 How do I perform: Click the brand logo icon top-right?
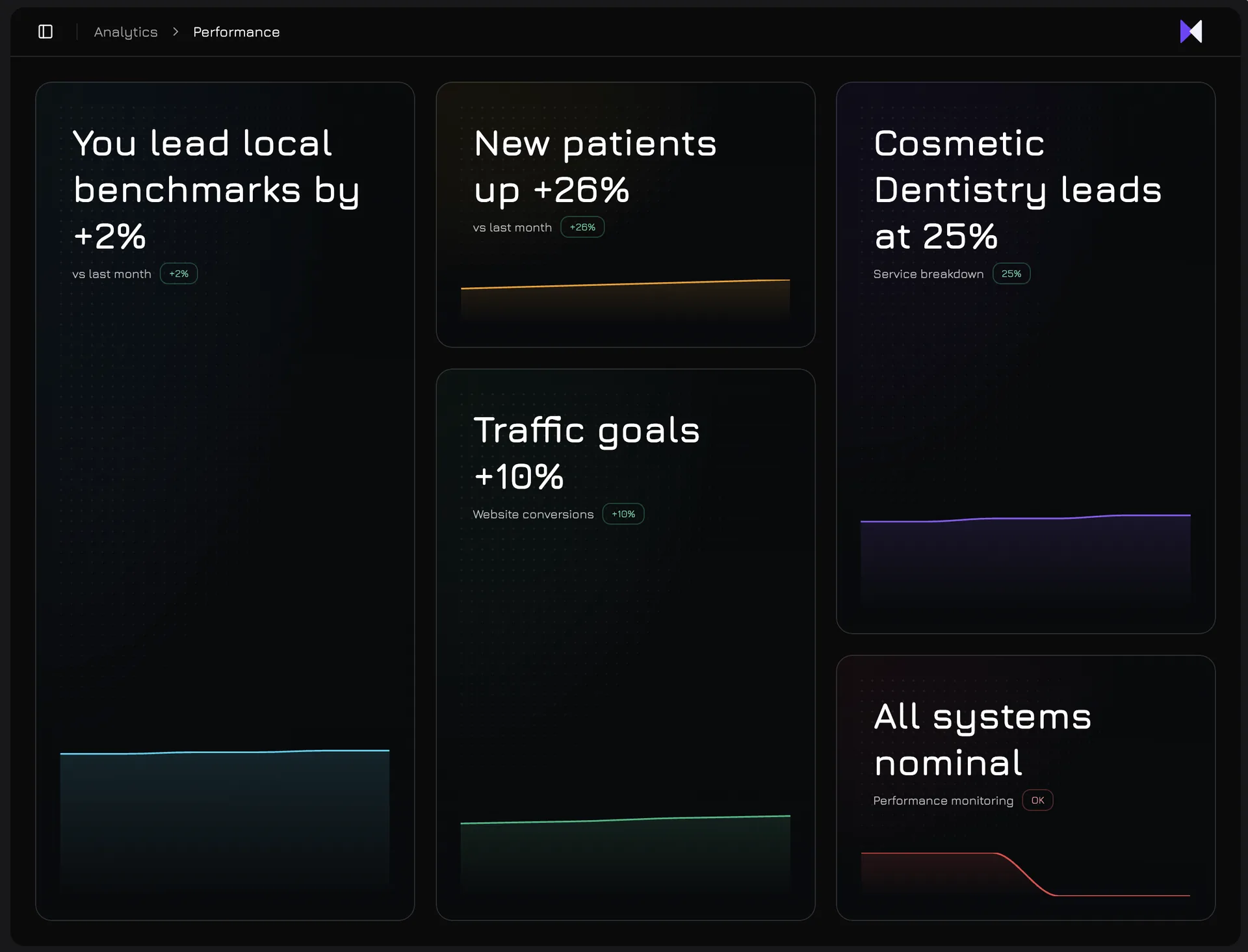click(x=1191, y=31)
